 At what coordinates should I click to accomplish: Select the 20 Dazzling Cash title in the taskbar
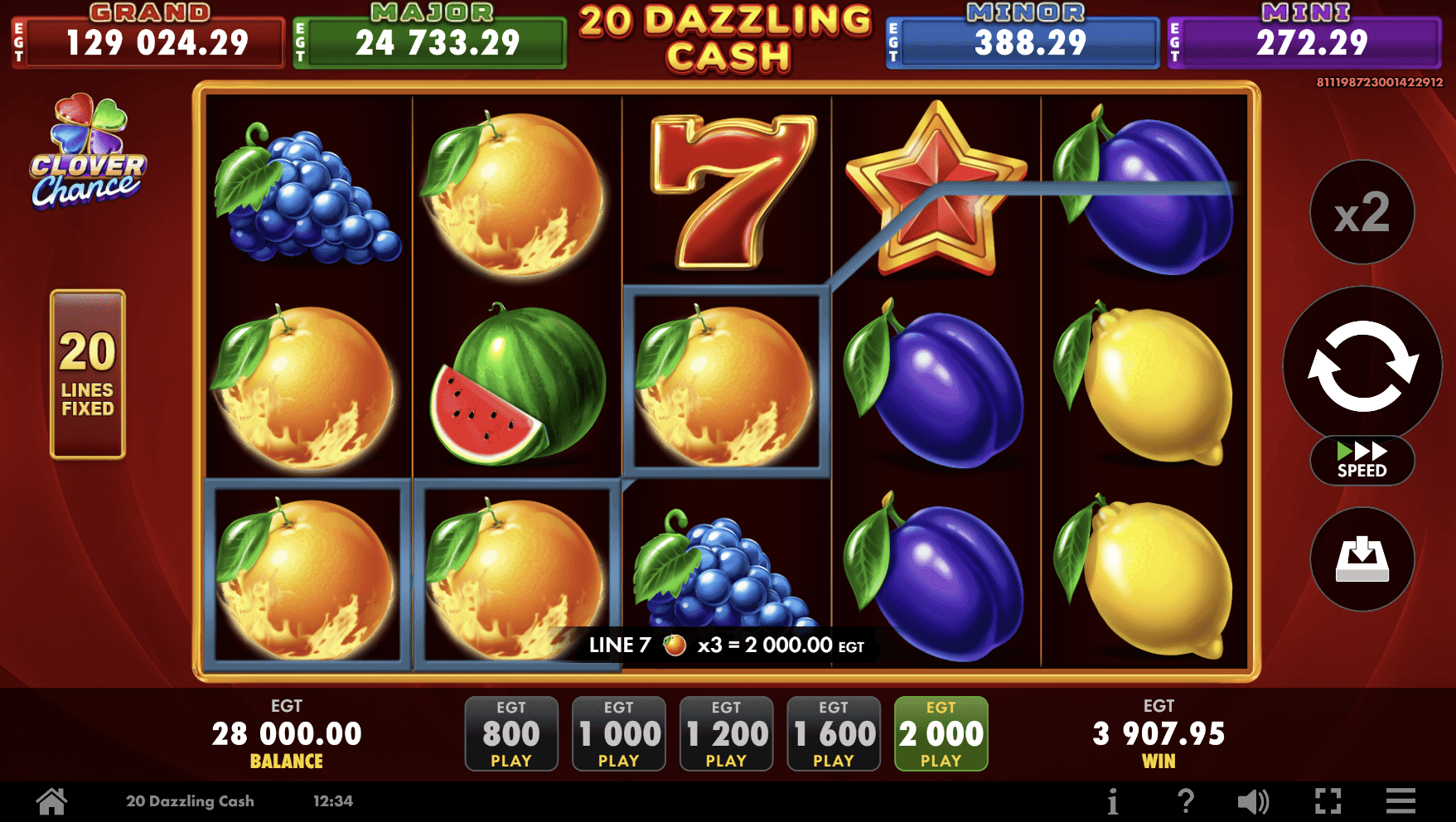point(191,800)
